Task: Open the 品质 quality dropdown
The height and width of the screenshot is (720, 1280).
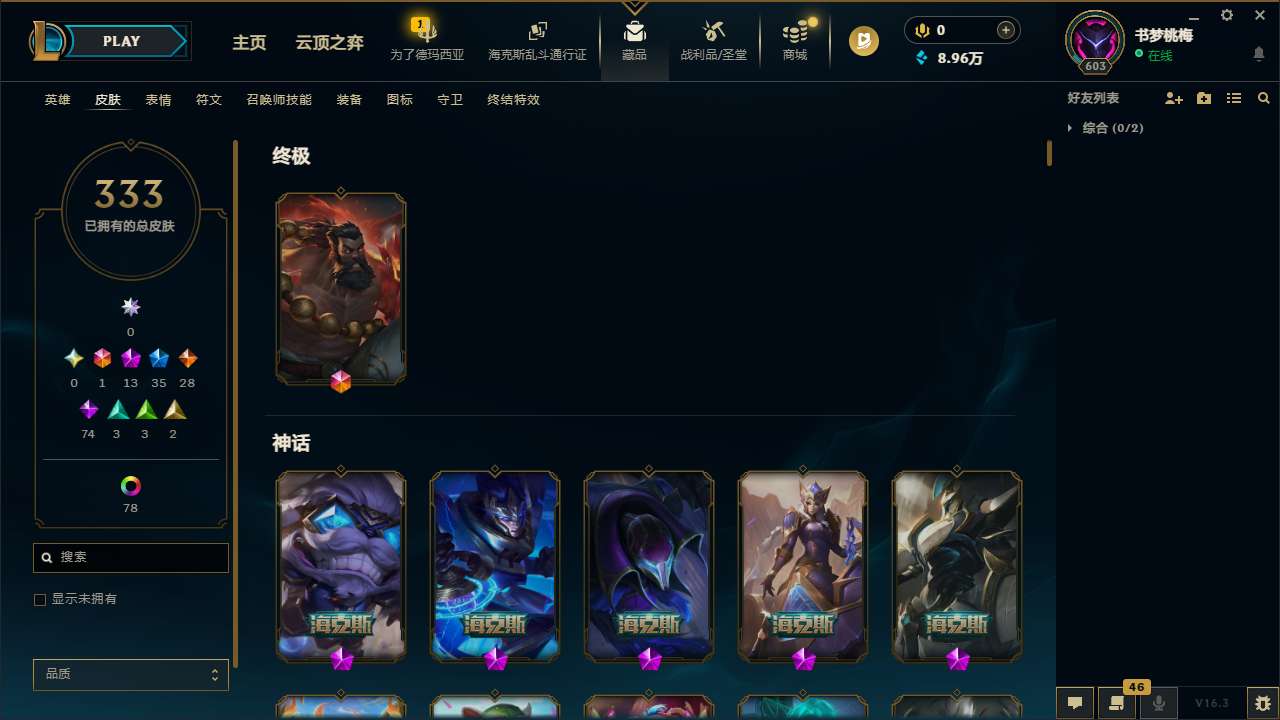Action: [x=130, y=674]
